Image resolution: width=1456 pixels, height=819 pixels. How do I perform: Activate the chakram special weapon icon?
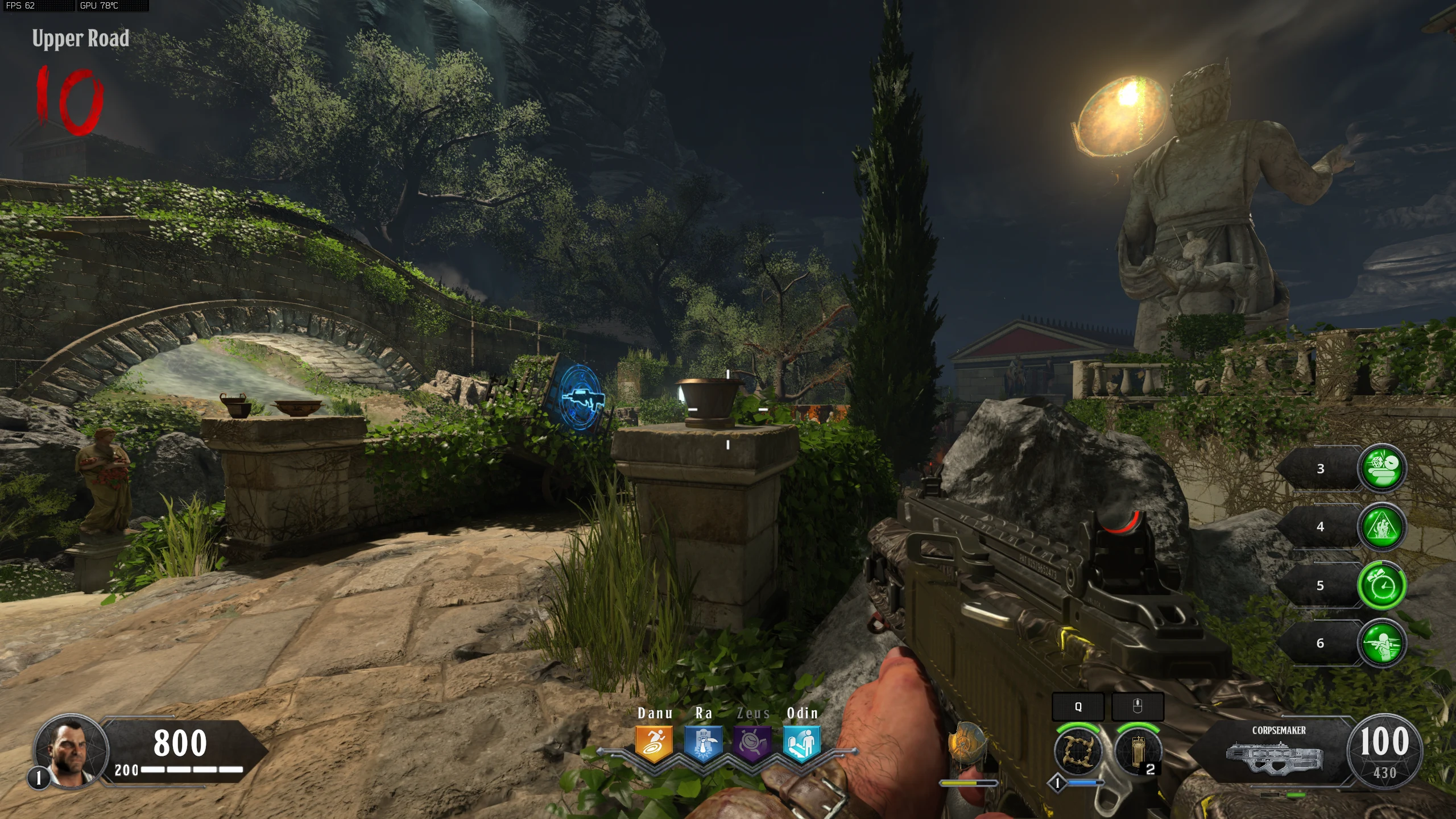coord(1077,752)
